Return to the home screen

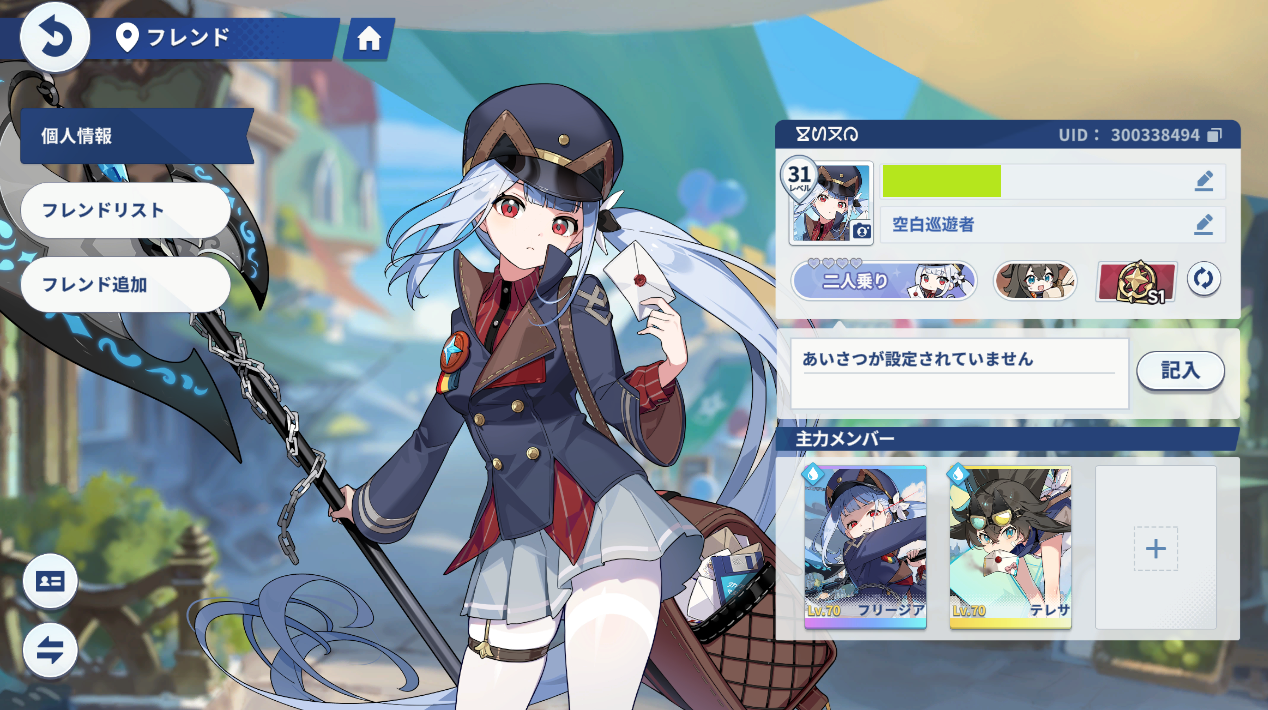click(x=369, y=39)
